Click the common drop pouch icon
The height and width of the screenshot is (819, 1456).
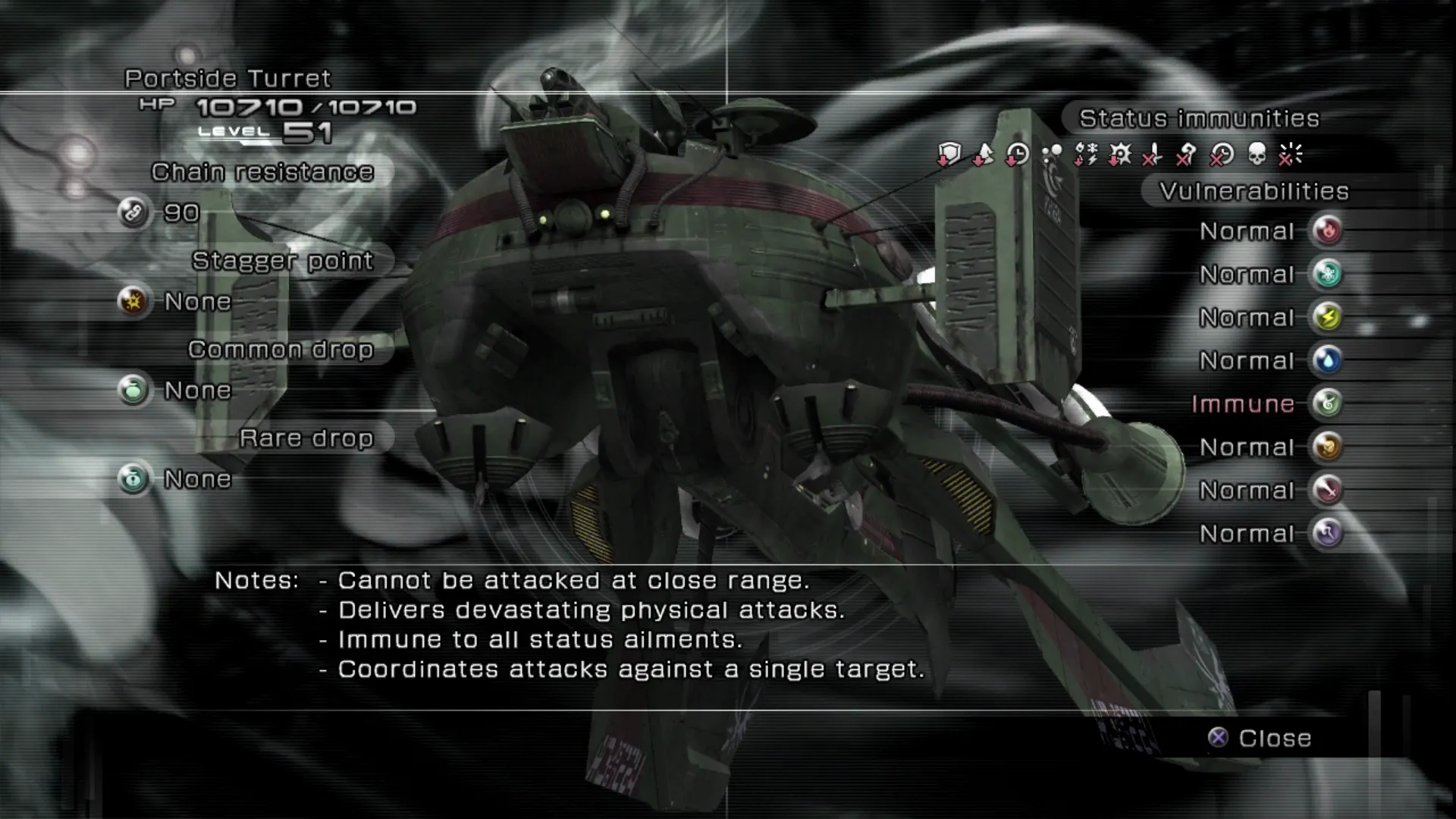[x=133, y=390]
